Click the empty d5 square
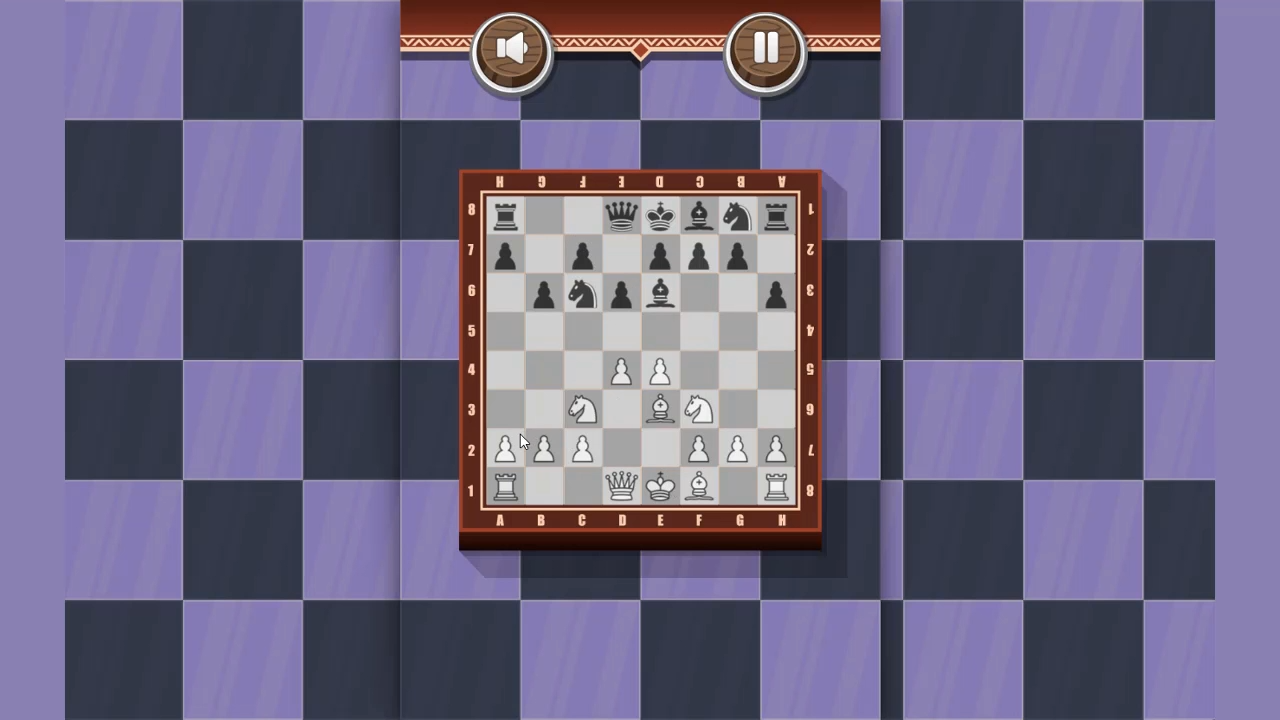Image resolution: width=1280 pixels, height=720 pixels. pyautogui.click(x=621, y=332)
